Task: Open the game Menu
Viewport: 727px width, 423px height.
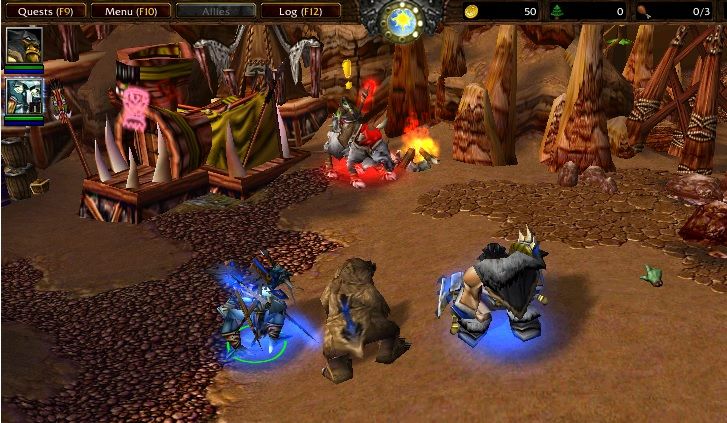Action: click(130, 11)
